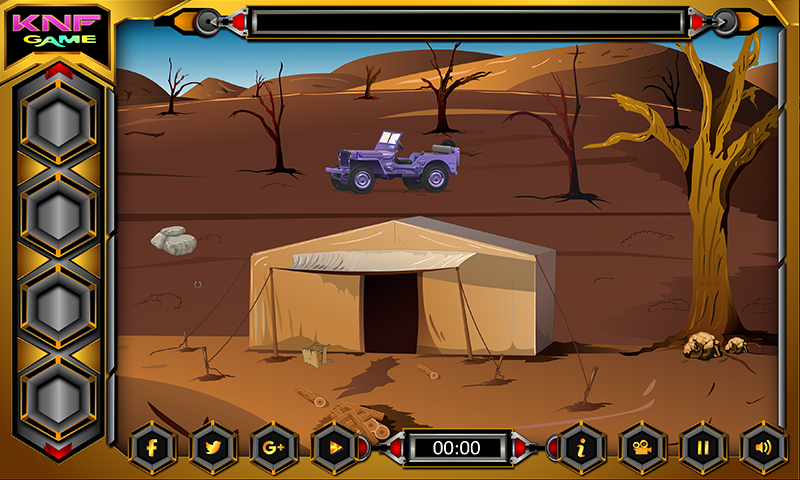Viewport: 800px width, 480px height.
Task: Click the Twitter bird icon
Action: pos(213,447)
